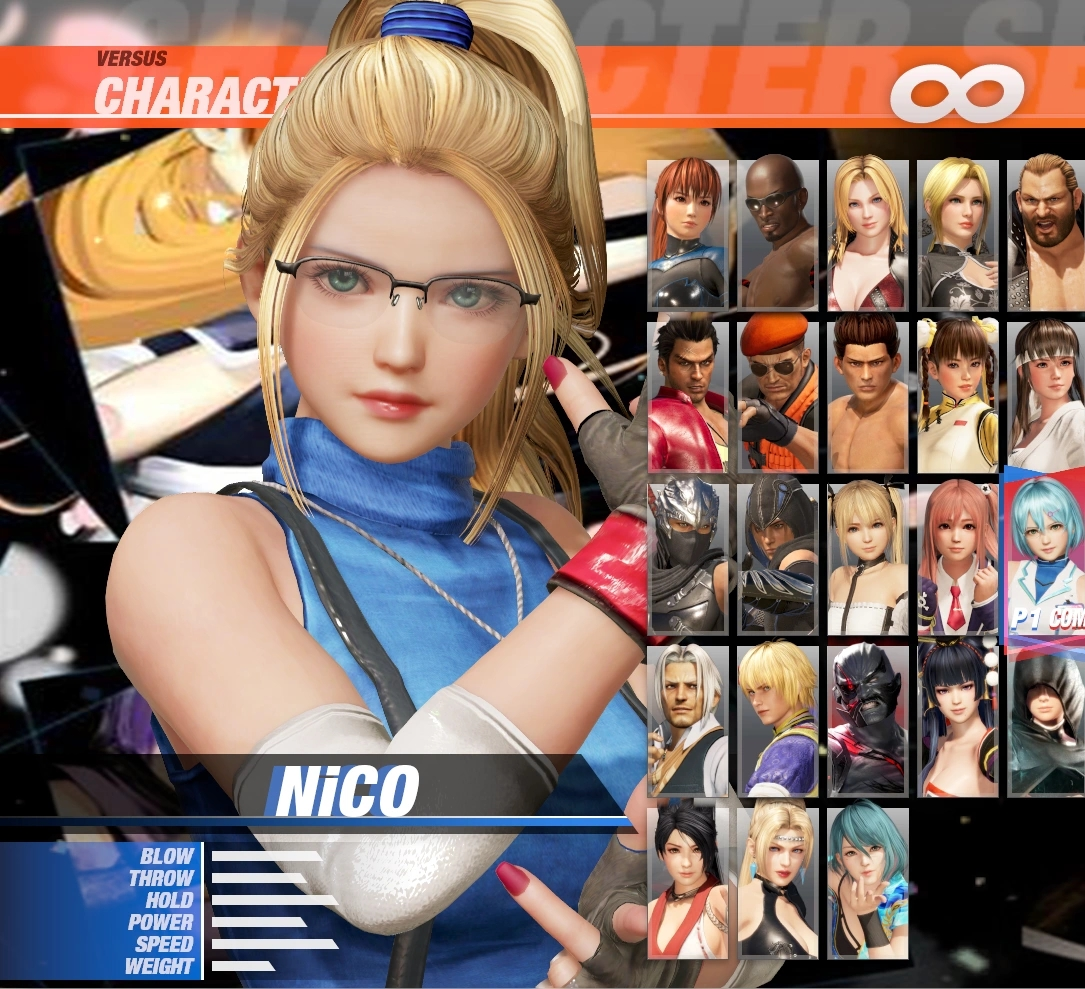Select Kasumi's portrait with auburn ponytail
Screen dimensions: 1085x989
[687, 234]
